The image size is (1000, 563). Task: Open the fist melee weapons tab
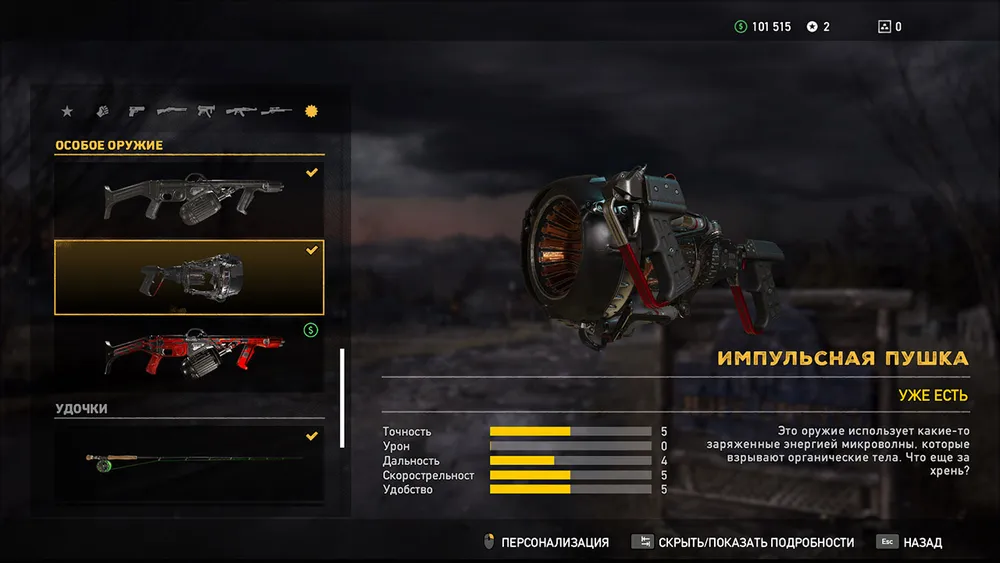(x=101, y=111)
